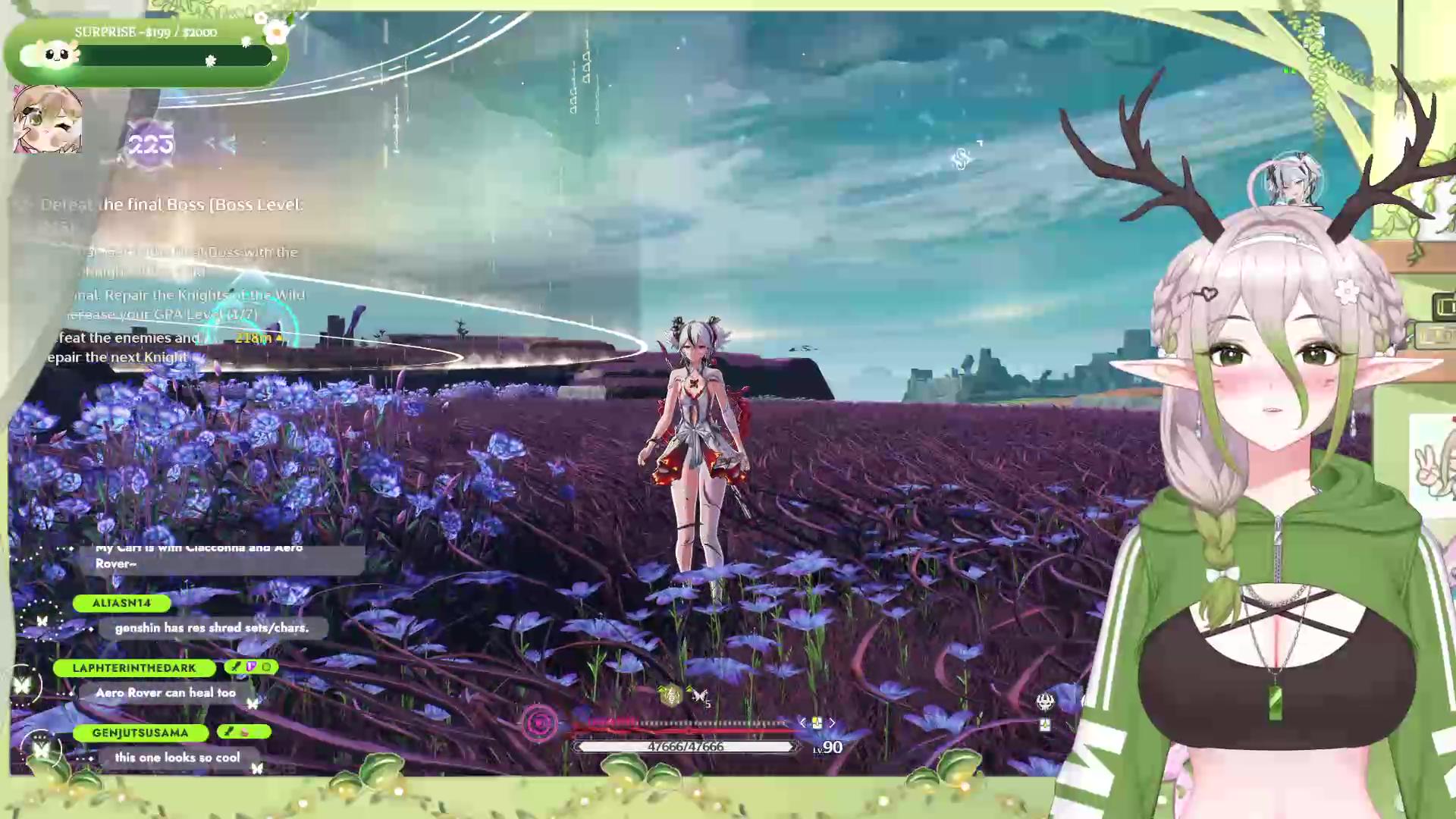Click the pink boss emblem left of the health bar
Image resolution: width=1456 pixels, height=819 pixels.
pos(540,724)
